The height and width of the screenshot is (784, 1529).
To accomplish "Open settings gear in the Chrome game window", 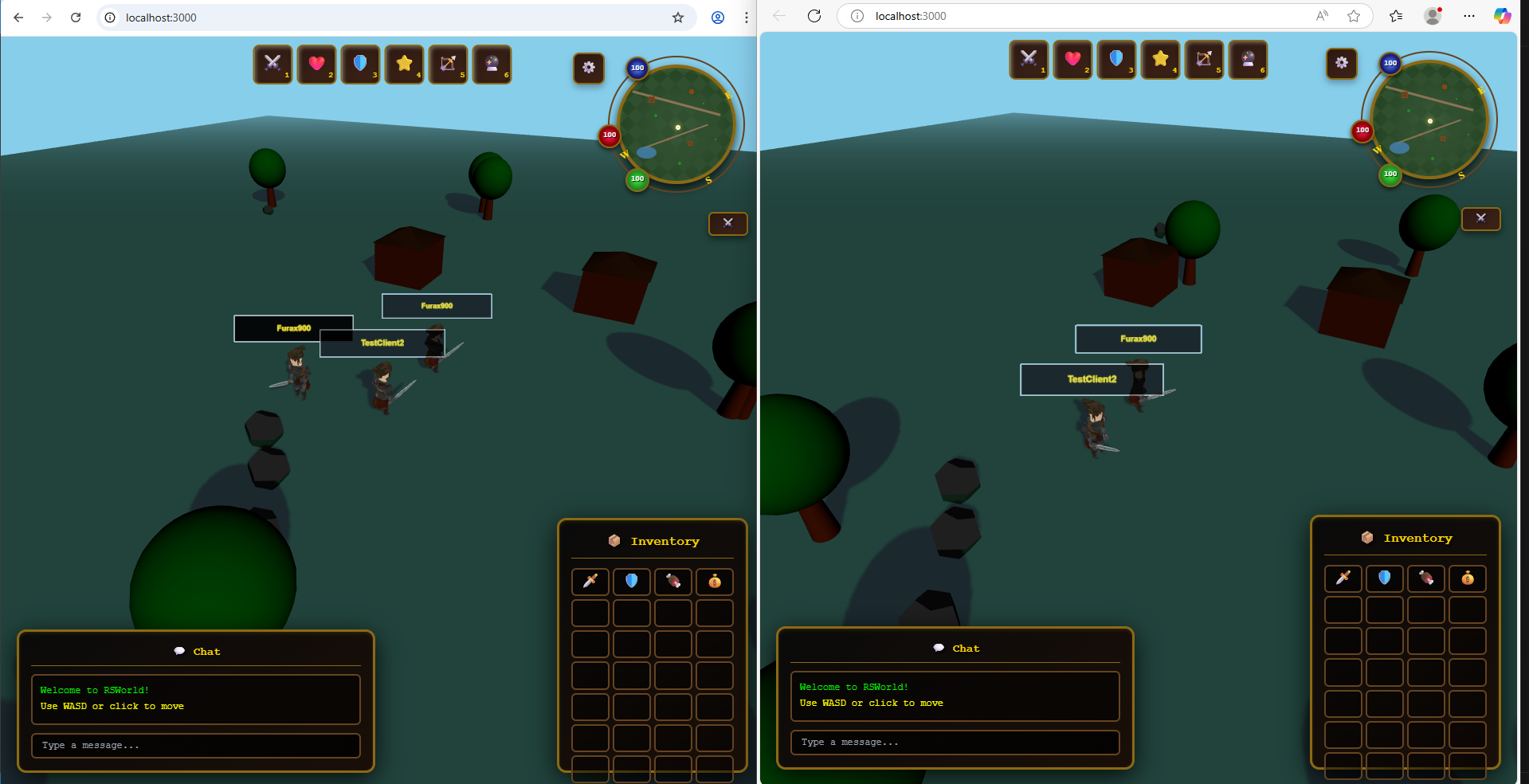I will tap(589, 68).
